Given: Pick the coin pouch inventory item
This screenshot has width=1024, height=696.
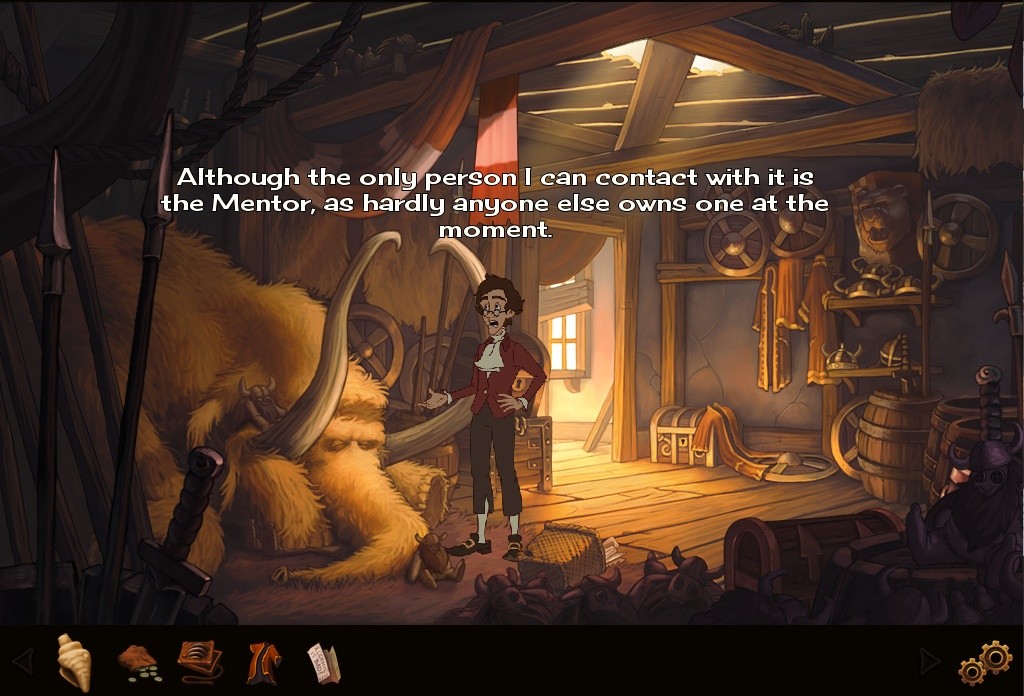Looking at the screenshot, I should (138, 661).
